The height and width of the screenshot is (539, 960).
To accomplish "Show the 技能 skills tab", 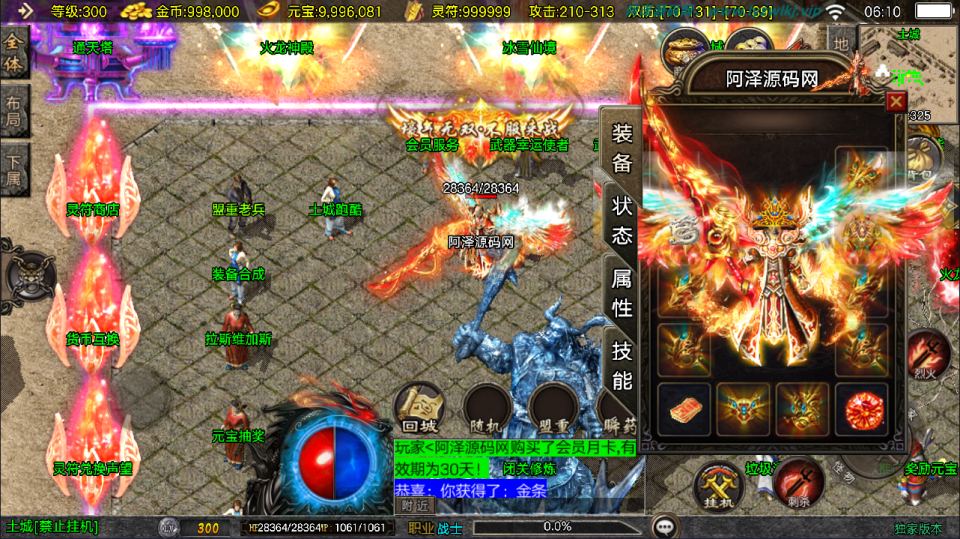I will tap(622, 365).
